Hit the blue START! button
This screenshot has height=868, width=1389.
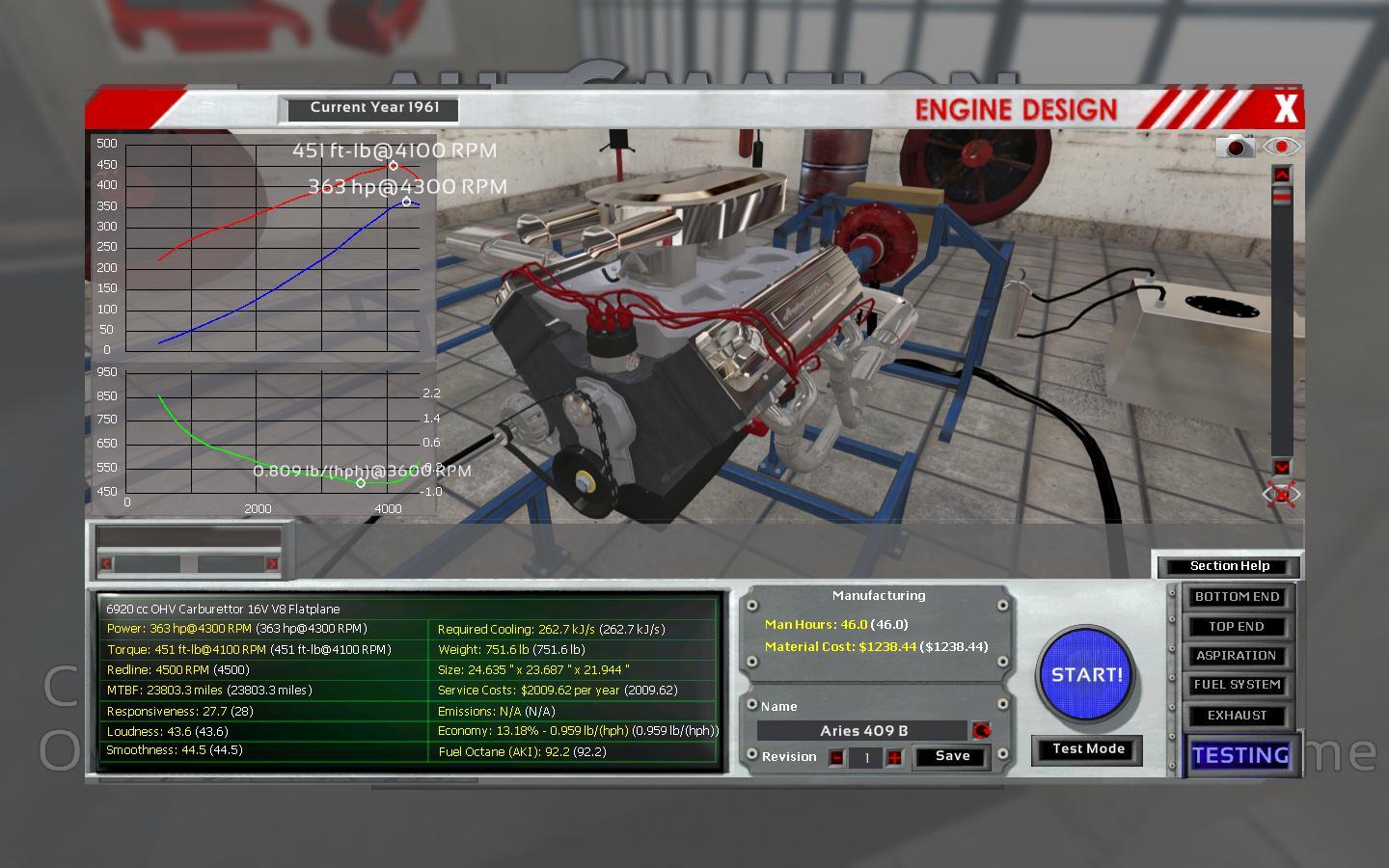(1086, 675)
